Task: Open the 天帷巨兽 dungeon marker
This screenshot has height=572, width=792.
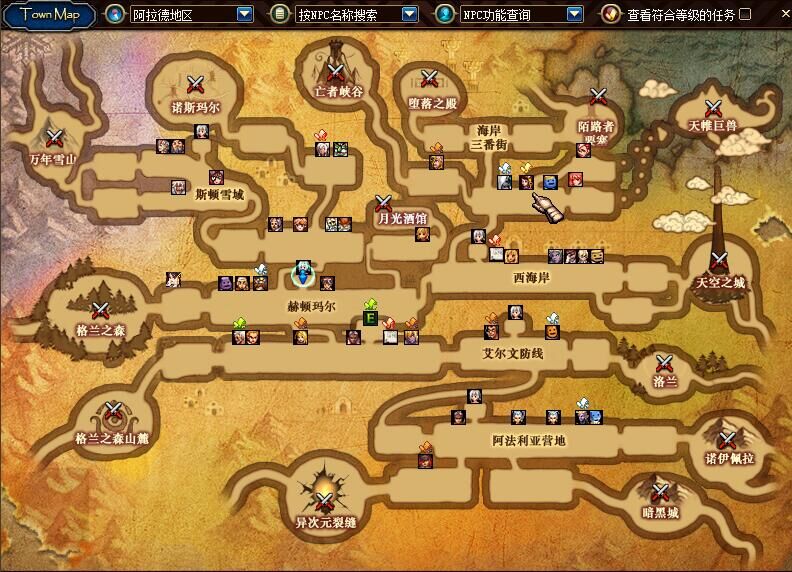Action: (713, 107)
